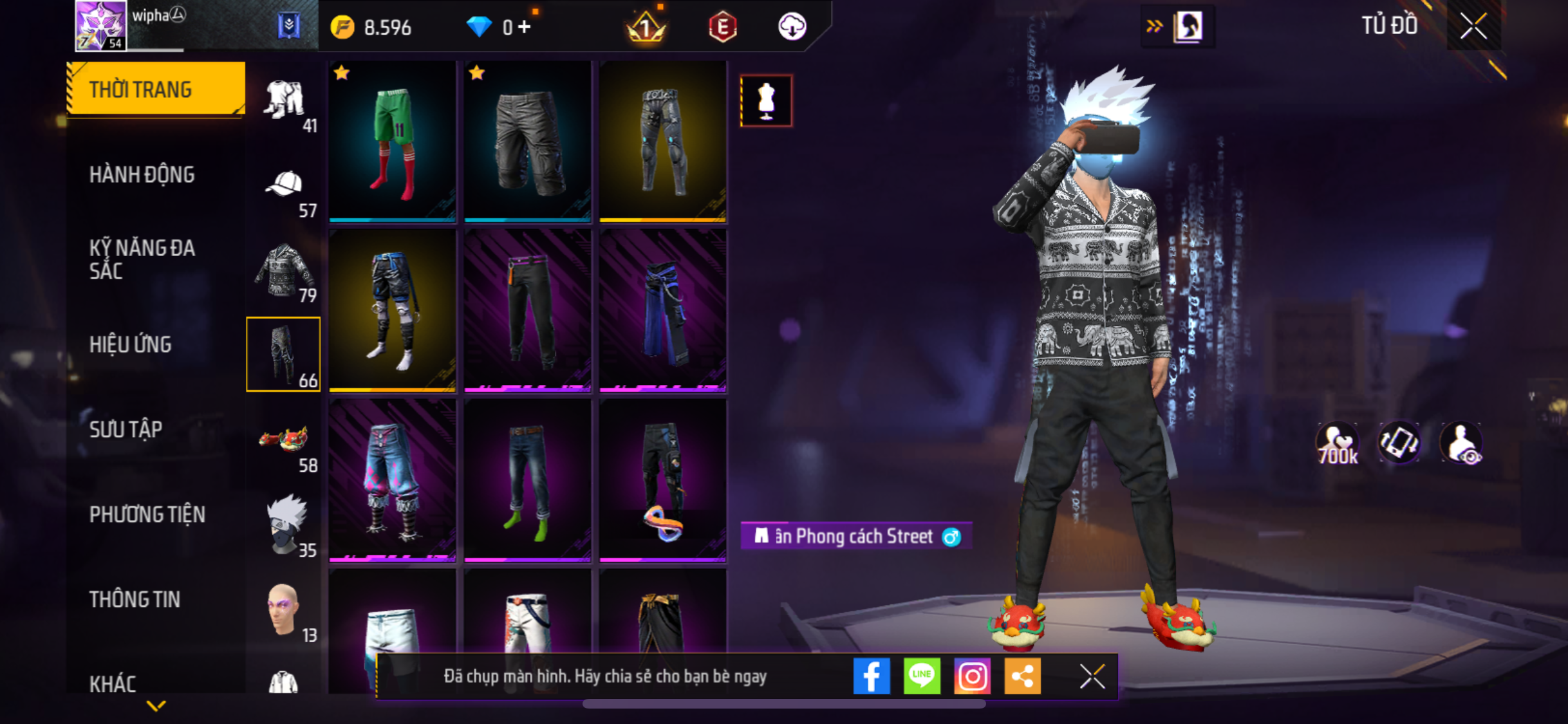The image size is (1568, 724).
Task: Pick the blue and pink baggy pants
Action: (x=393, y=479)
